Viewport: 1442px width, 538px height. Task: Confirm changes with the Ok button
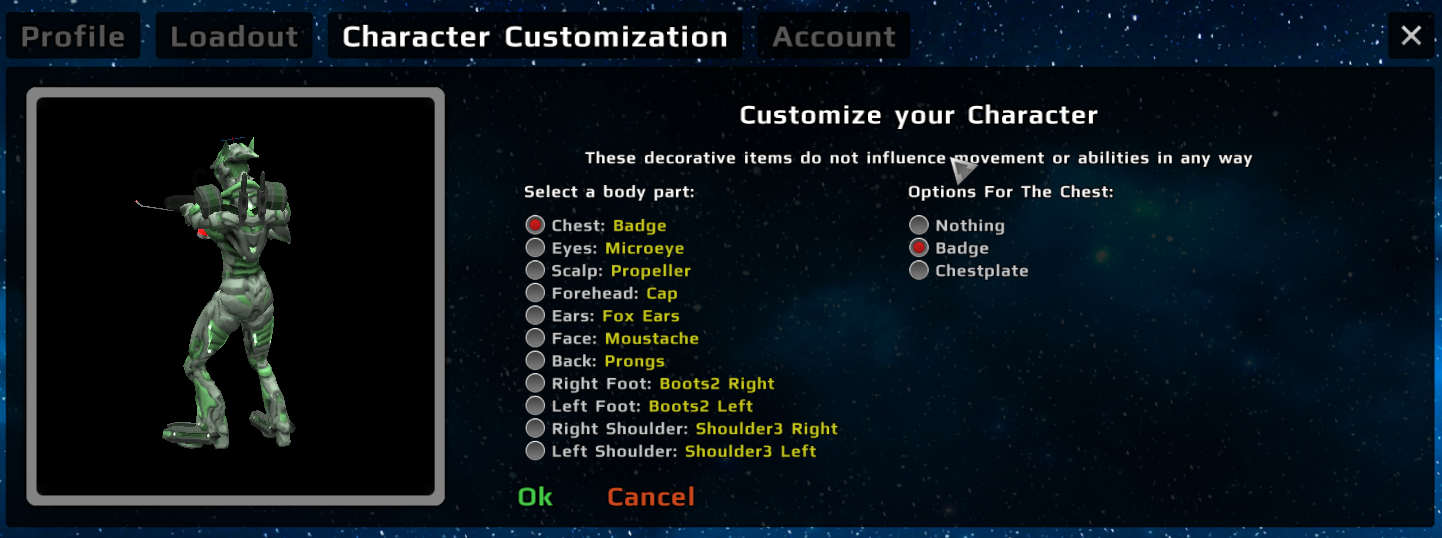tap(535, 497)
